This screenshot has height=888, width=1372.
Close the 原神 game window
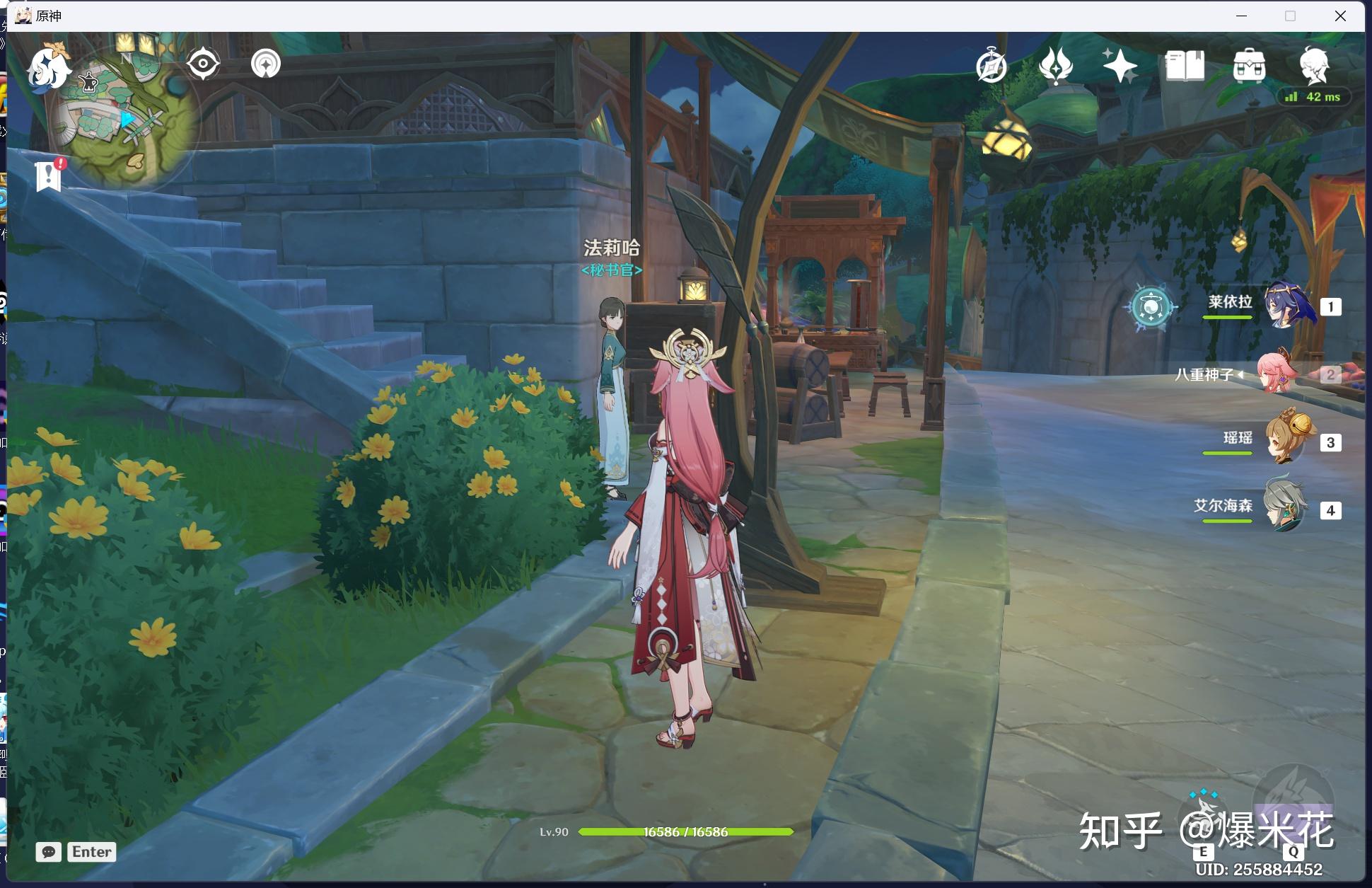click(1340, 16)
